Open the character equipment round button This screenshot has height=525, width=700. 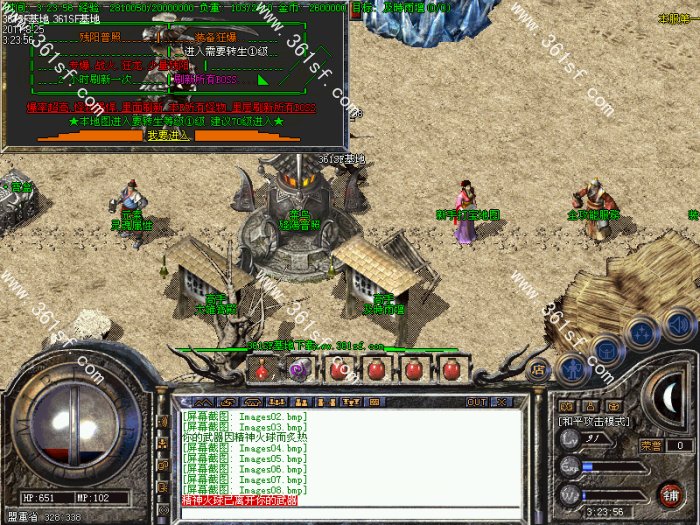coord(570,367)
